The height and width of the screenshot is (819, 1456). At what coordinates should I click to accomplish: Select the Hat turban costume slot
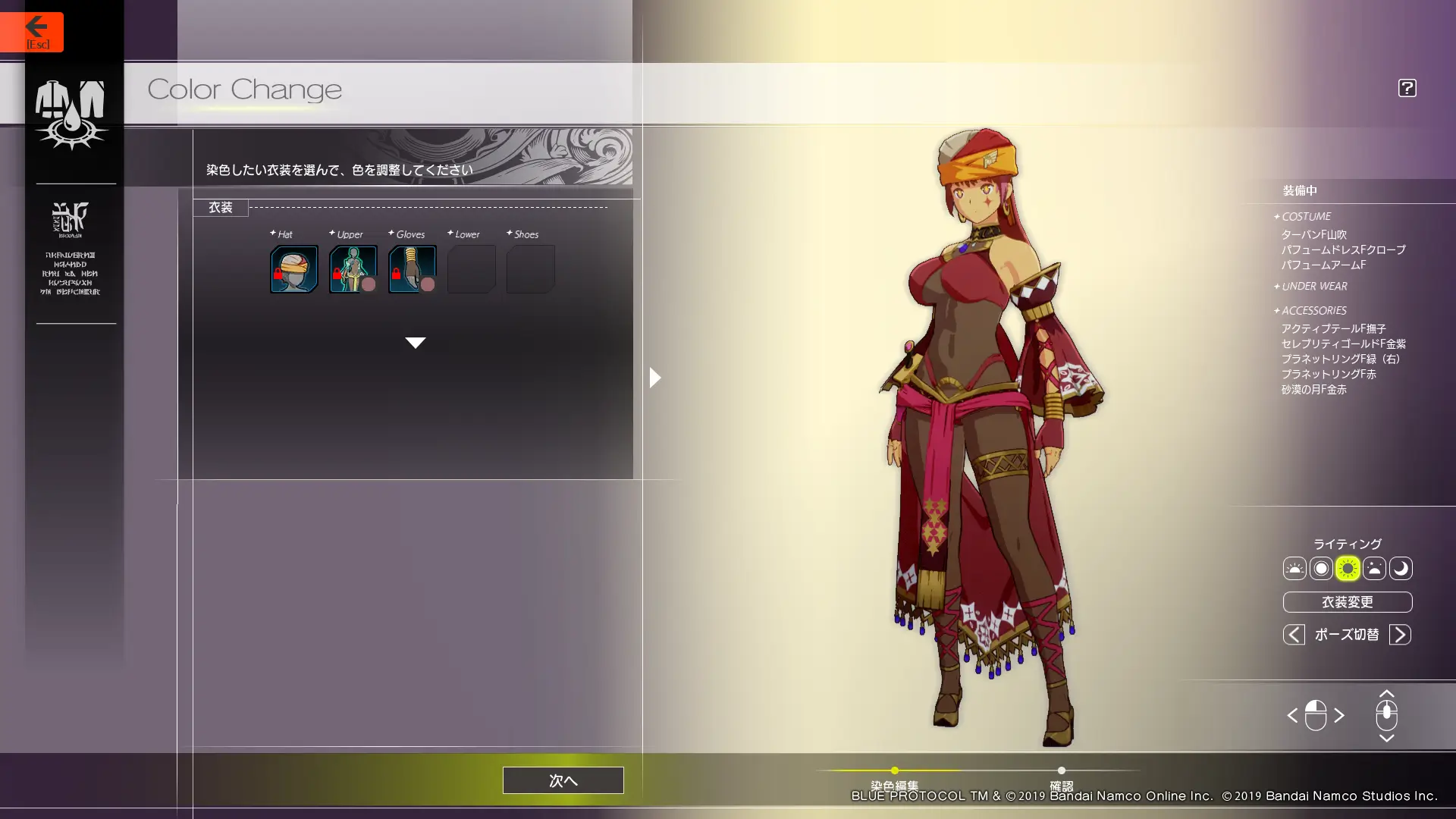tap(293, 269)
